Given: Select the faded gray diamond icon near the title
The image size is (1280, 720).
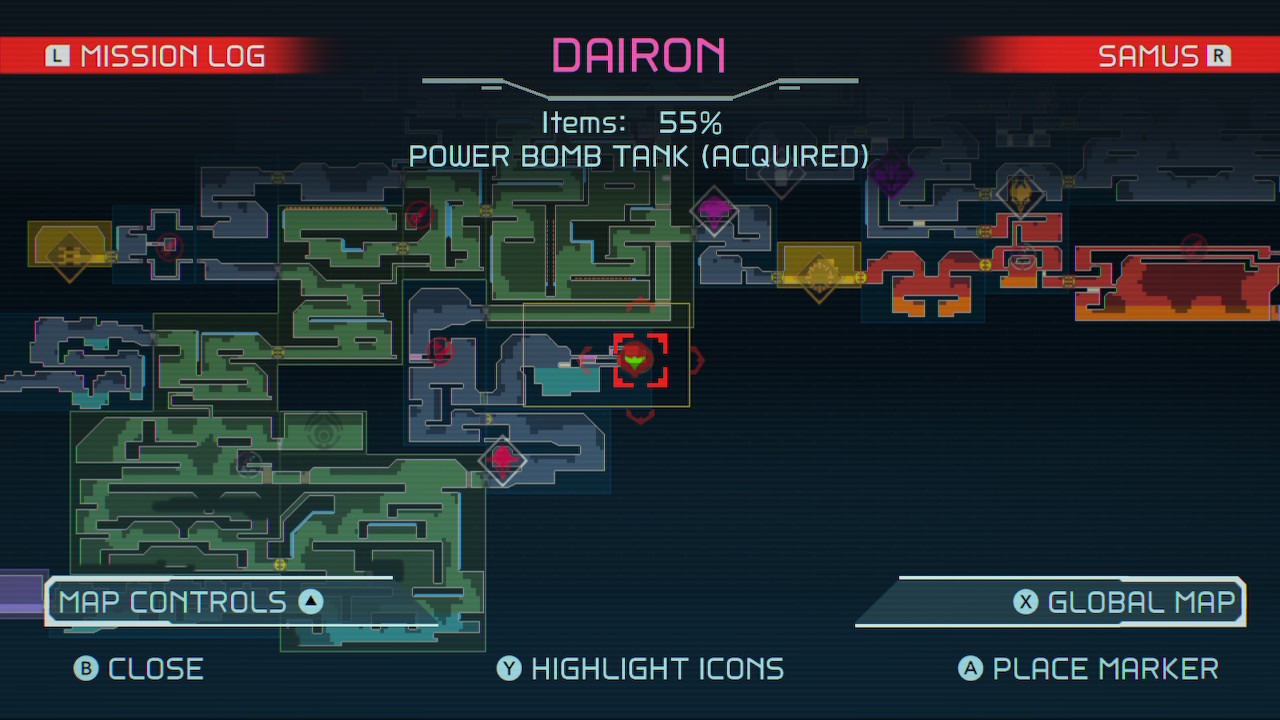Looking at the screenshot, I should coord(783,180).
